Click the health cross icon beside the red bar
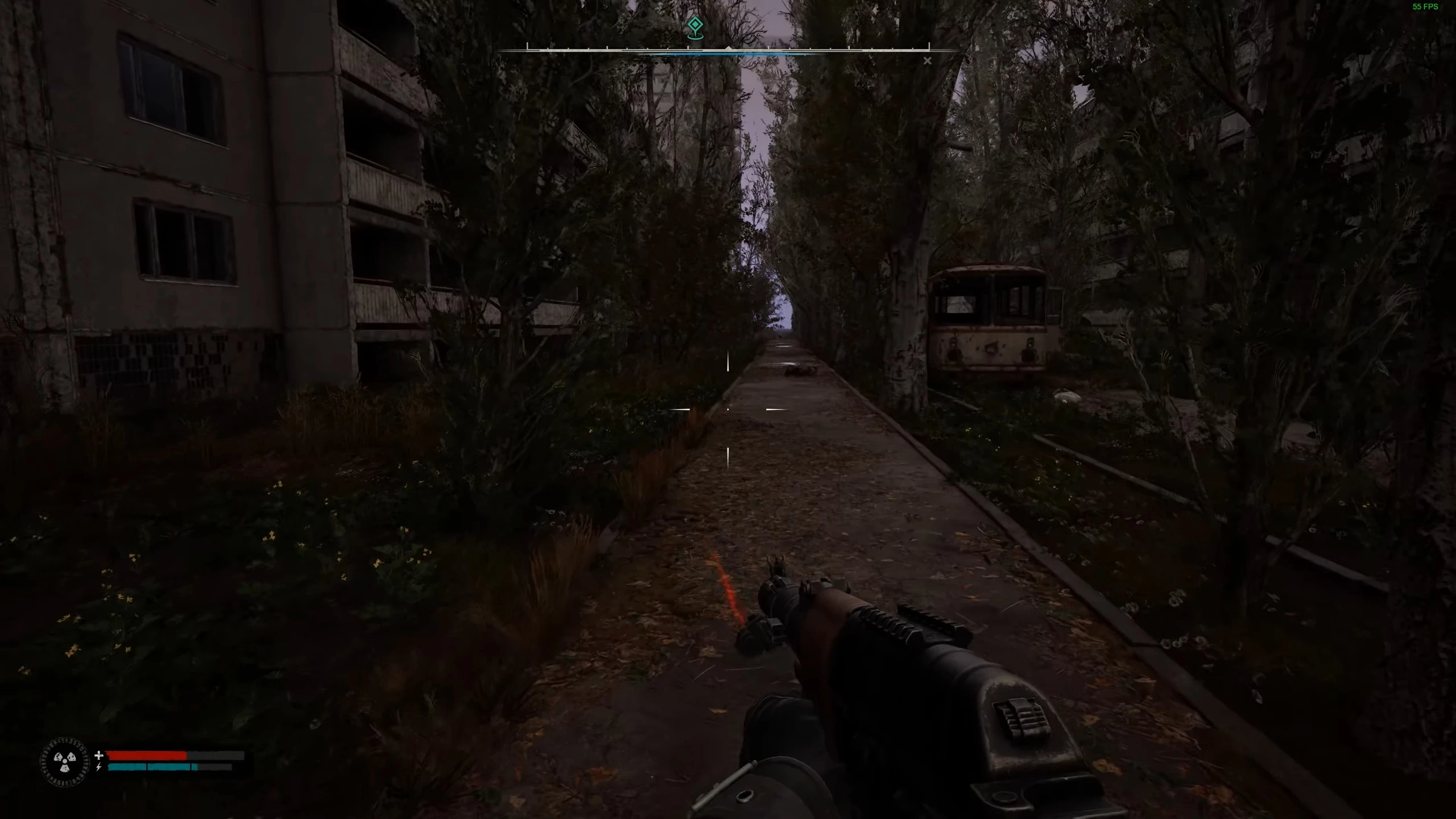Viewport: 1456px width, 819px height. tap(98, 755)
